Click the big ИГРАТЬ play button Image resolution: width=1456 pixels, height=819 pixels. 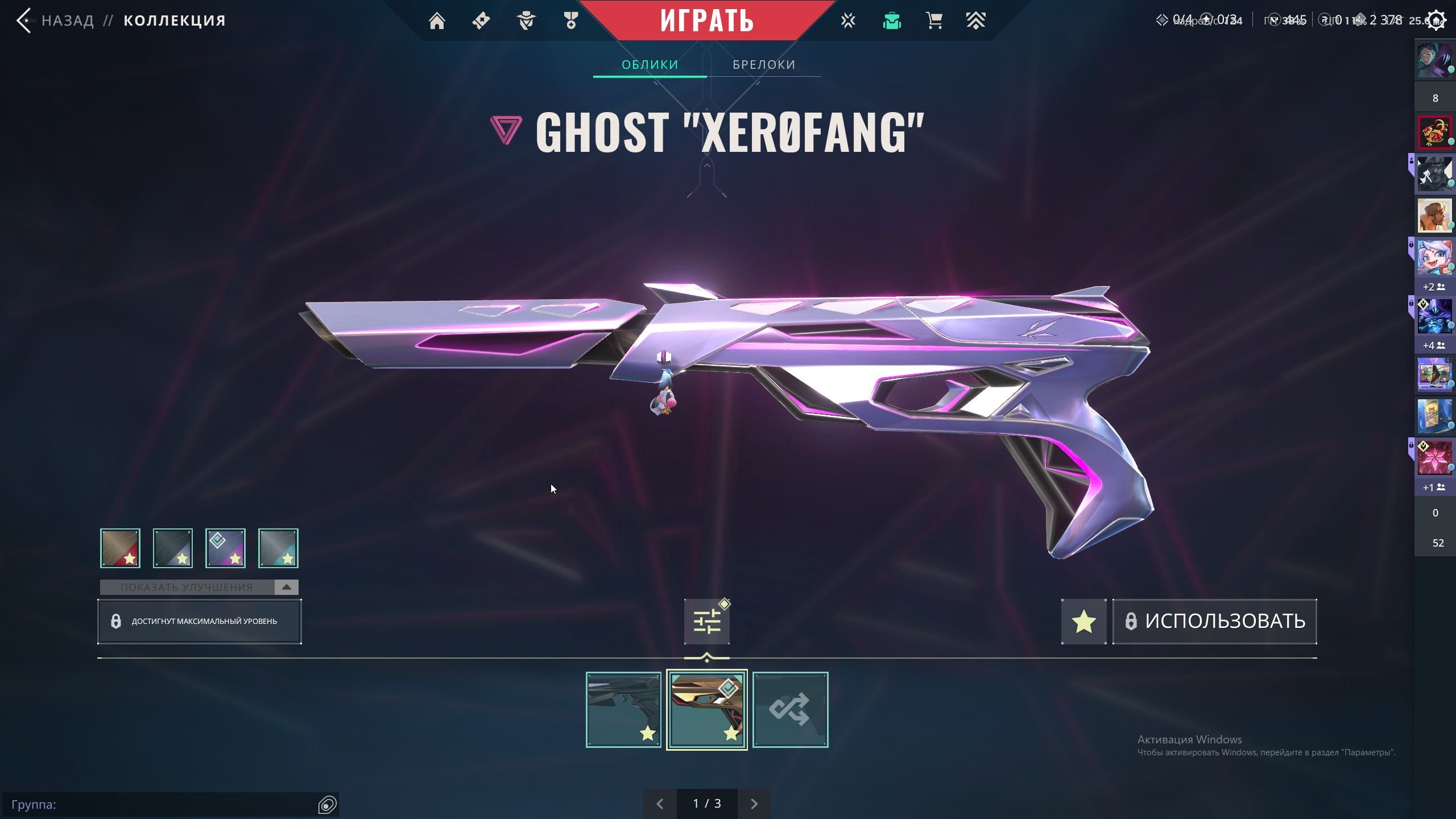706,20
